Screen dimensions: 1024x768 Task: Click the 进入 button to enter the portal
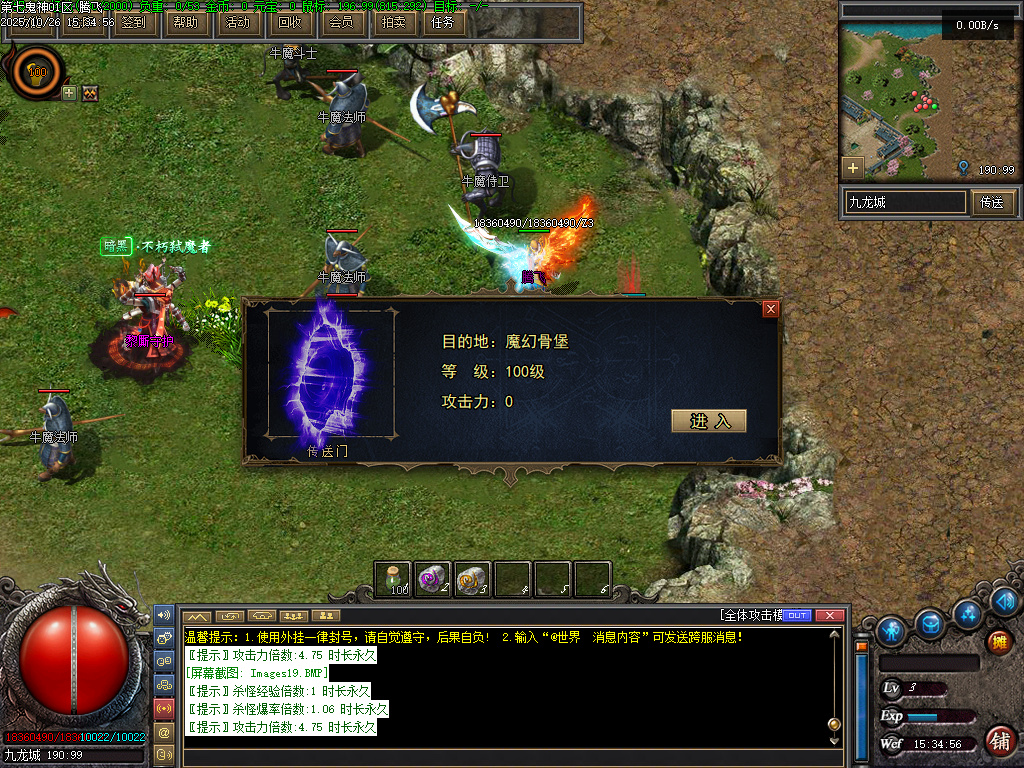pyautogui.click(x=708, y=421)
